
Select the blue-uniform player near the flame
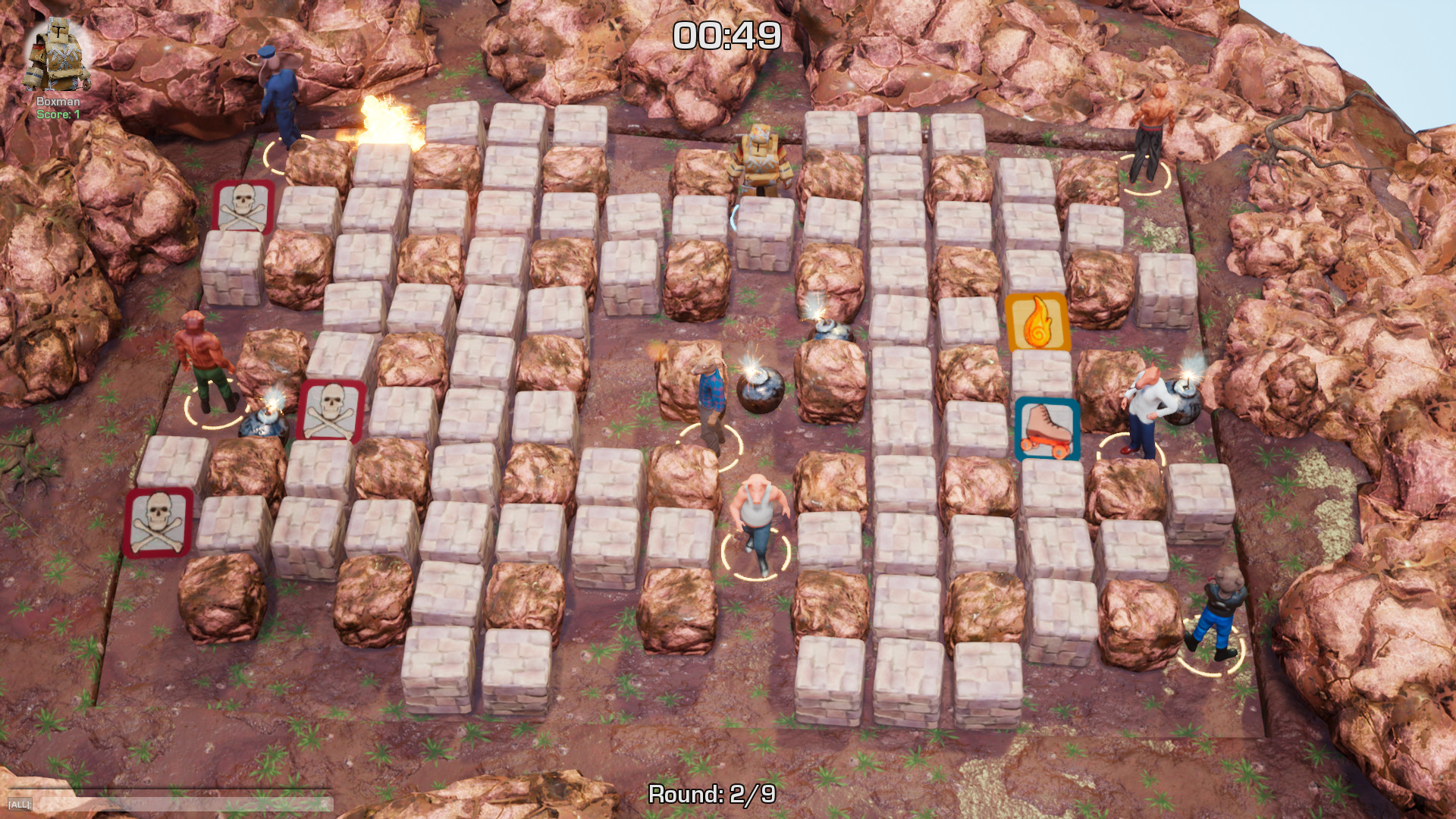pyautogui.click(x=279, y=99)
